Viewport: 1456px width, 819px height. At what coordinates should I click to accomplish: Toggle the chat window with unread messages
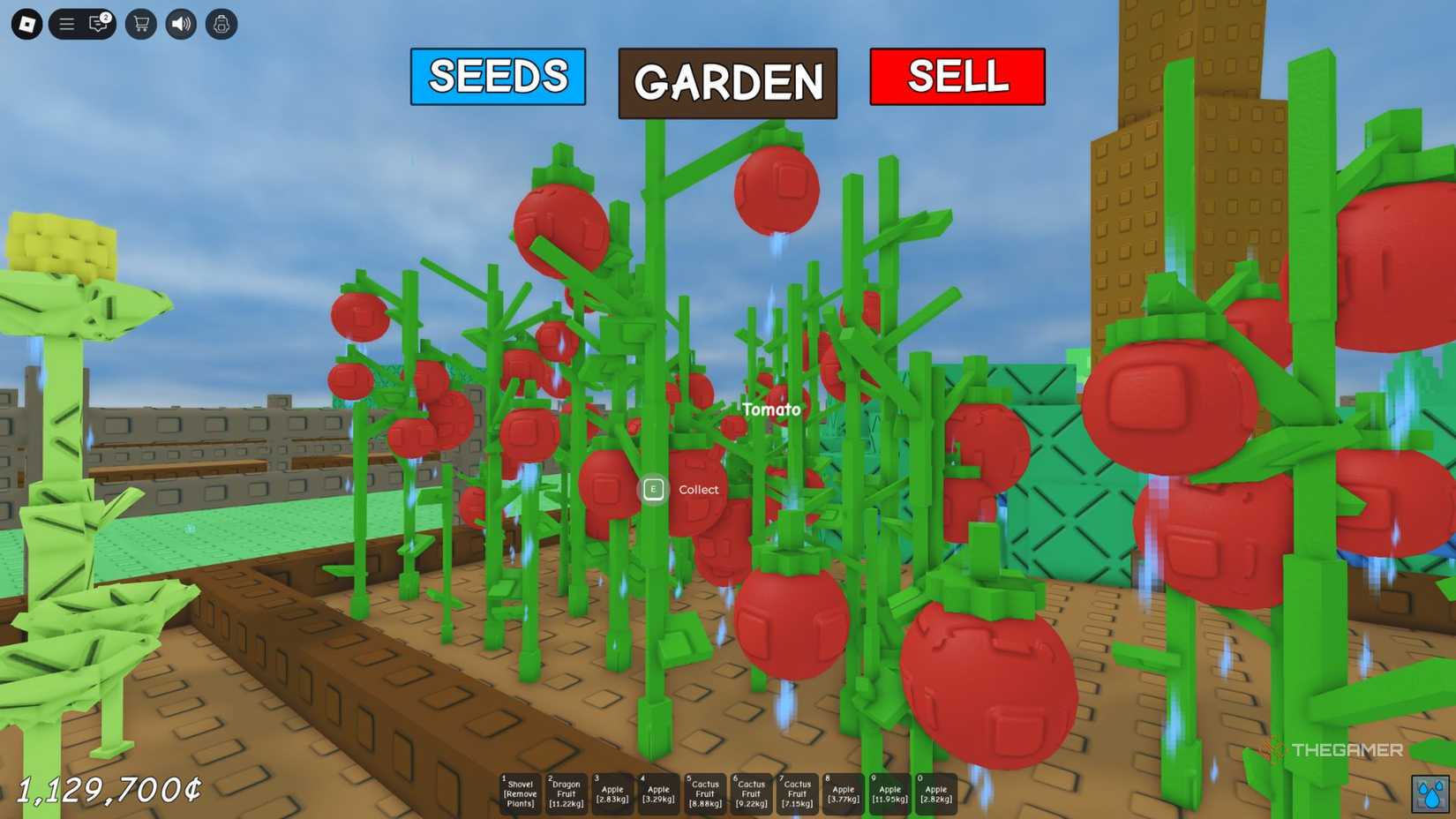97,24
